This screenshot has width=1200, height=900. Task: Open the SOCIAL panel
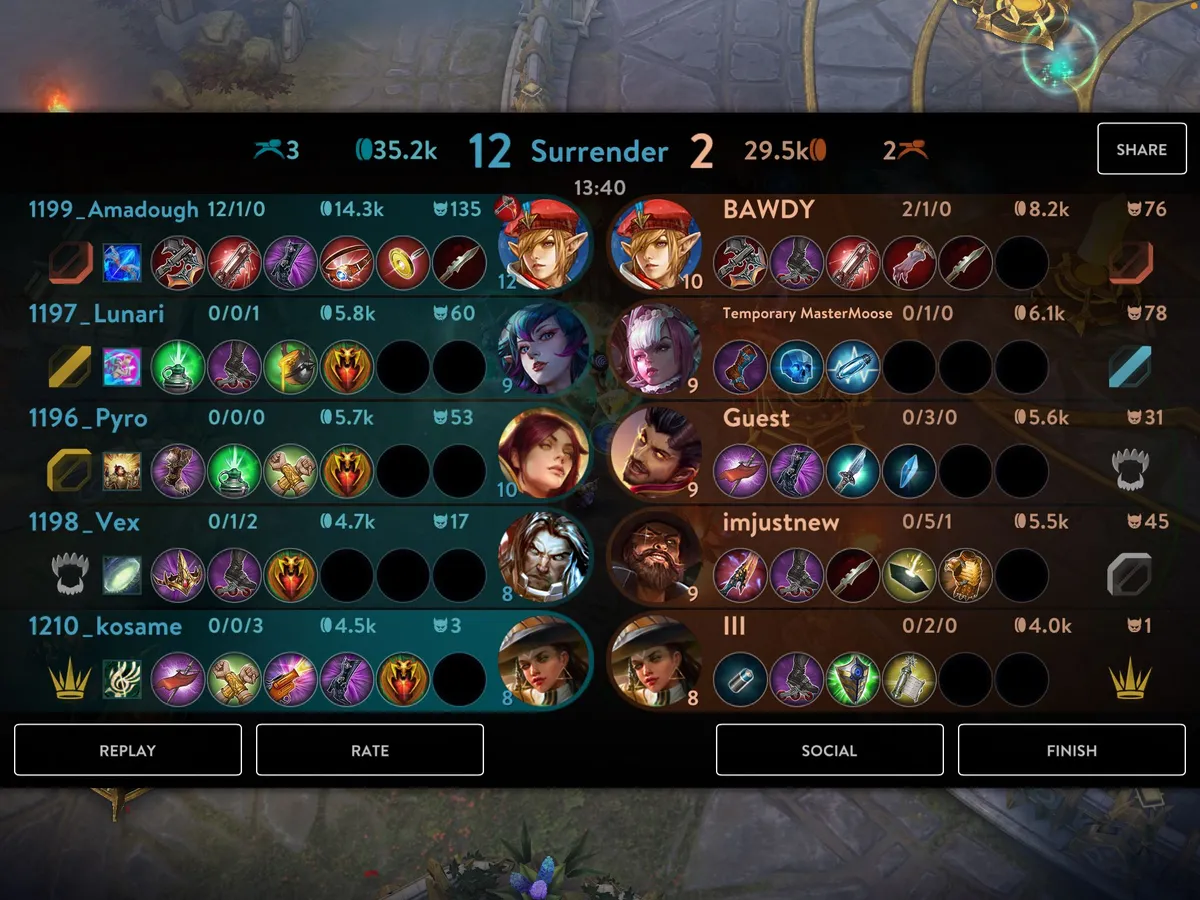click(x=829, y=750)
